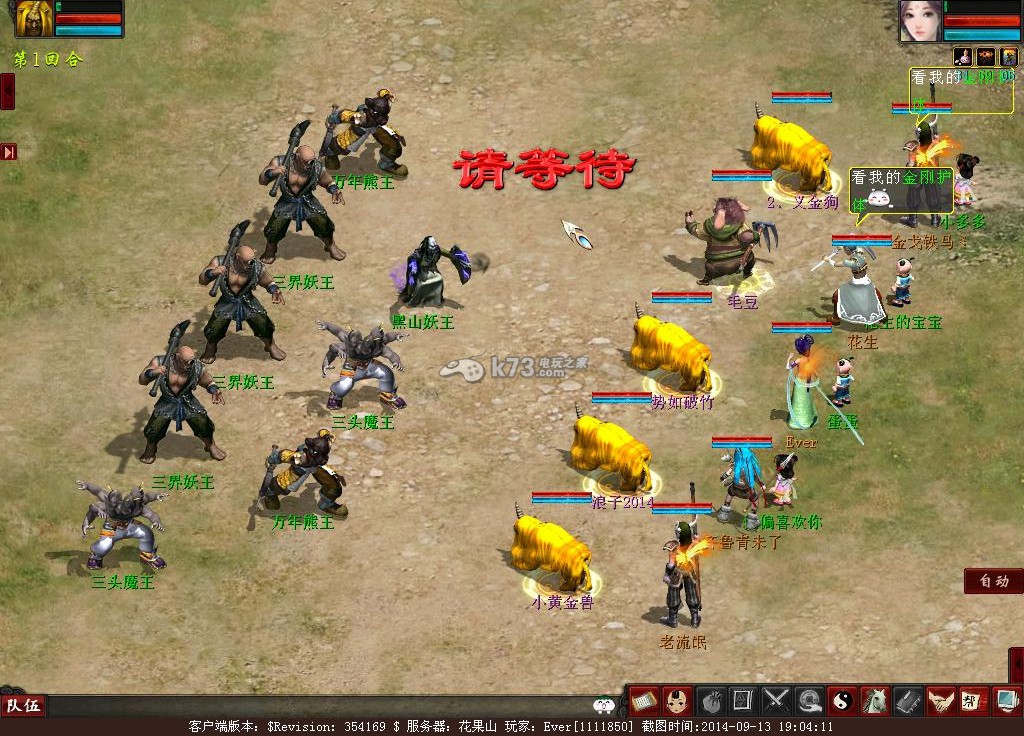Select the golden-haired pet portrait
The height and width of the screenshot is (736, 1024).
[34, 19]
